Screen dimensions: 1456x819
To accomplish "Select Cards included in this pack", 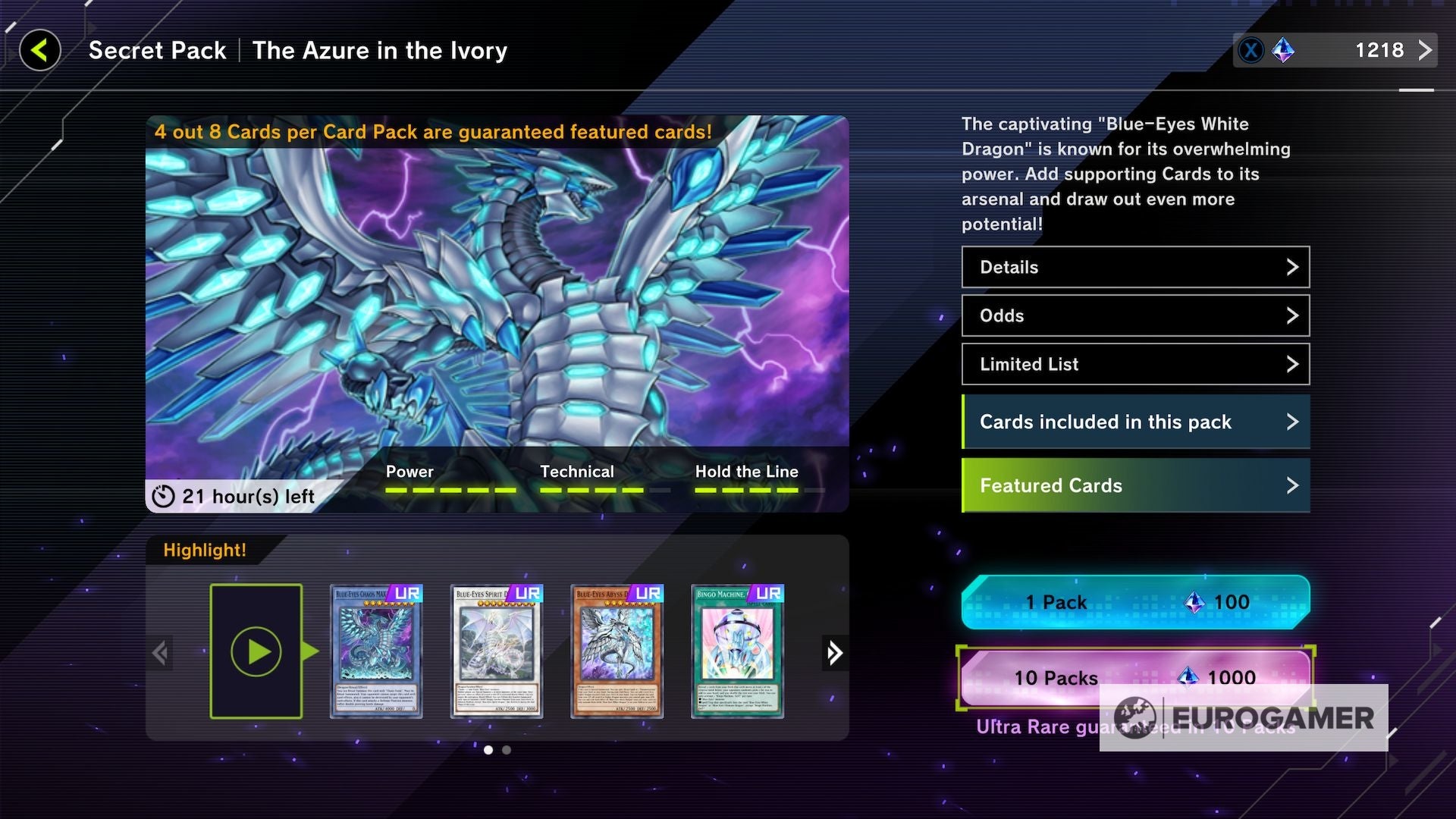I will [x=1135, y=422].
